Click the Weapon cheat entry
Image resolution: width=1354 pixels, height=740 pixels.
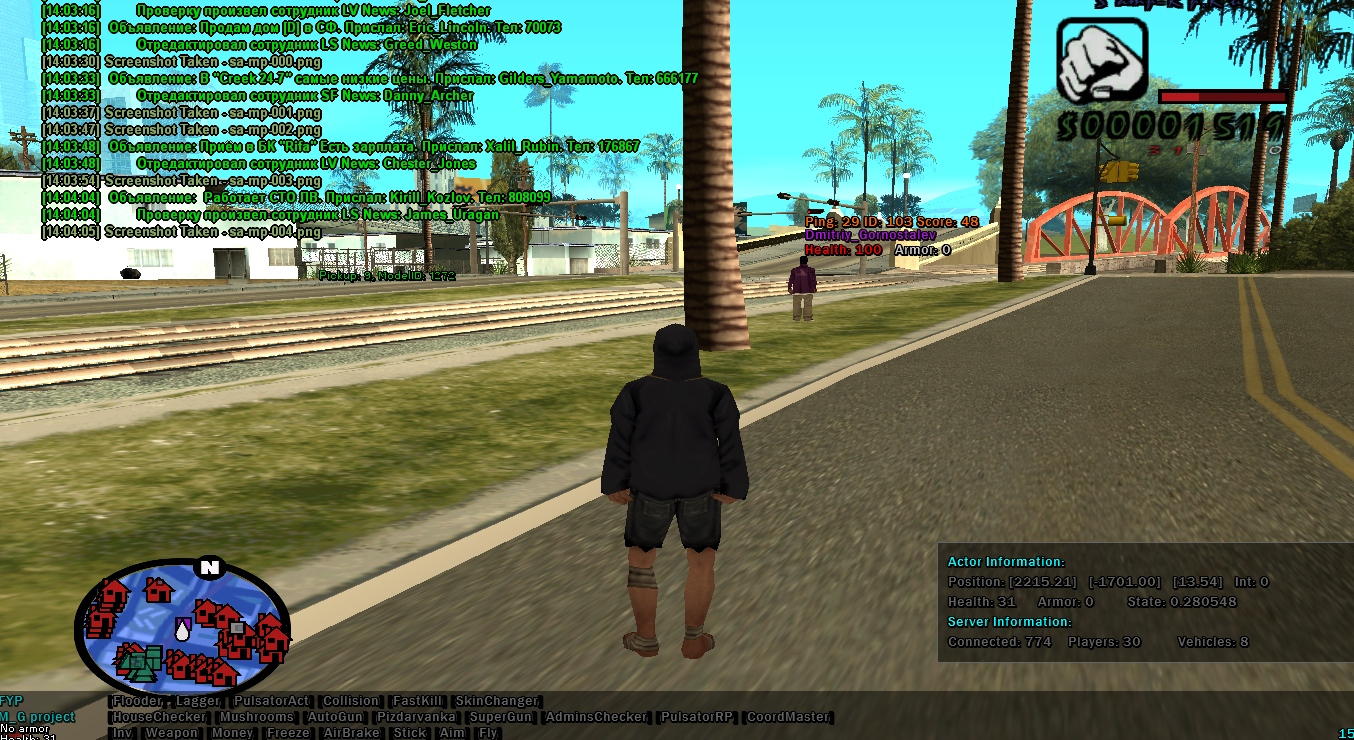[172, 733]
